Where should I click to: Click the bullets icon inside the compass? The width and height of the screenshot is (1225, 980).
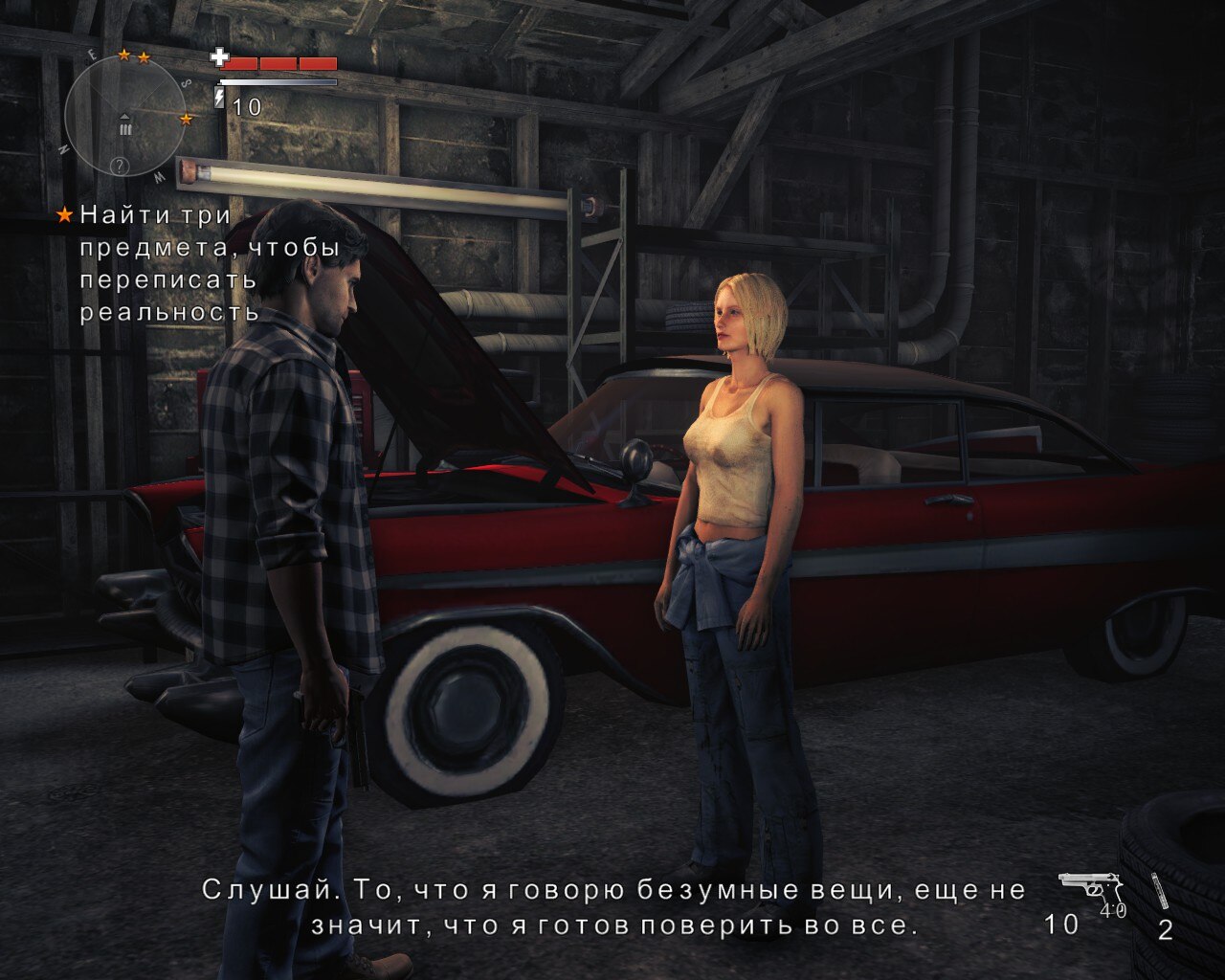(x=125, y=128)
